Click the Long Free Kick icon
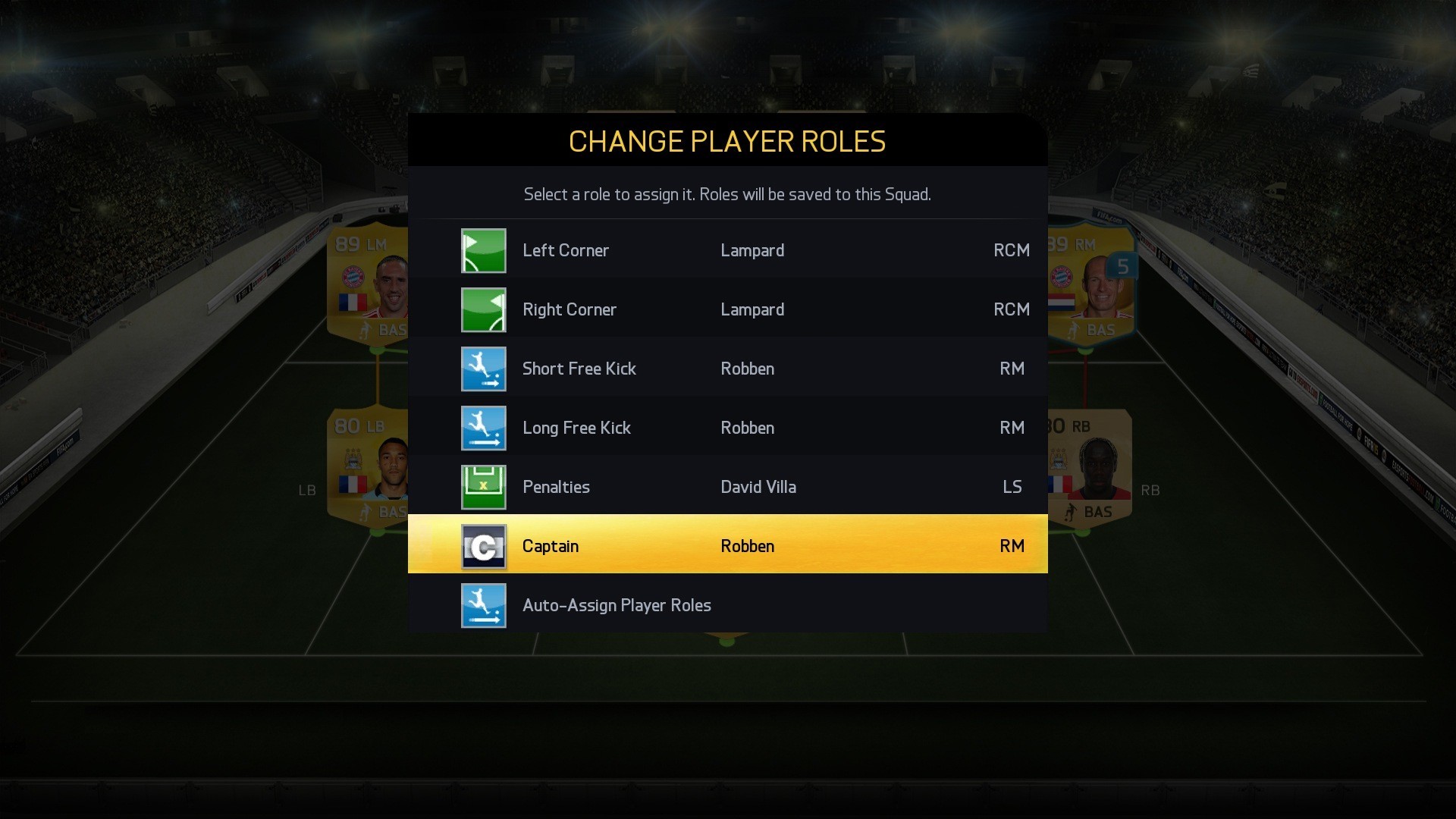 pyautogui.click(x=484, y=428)
